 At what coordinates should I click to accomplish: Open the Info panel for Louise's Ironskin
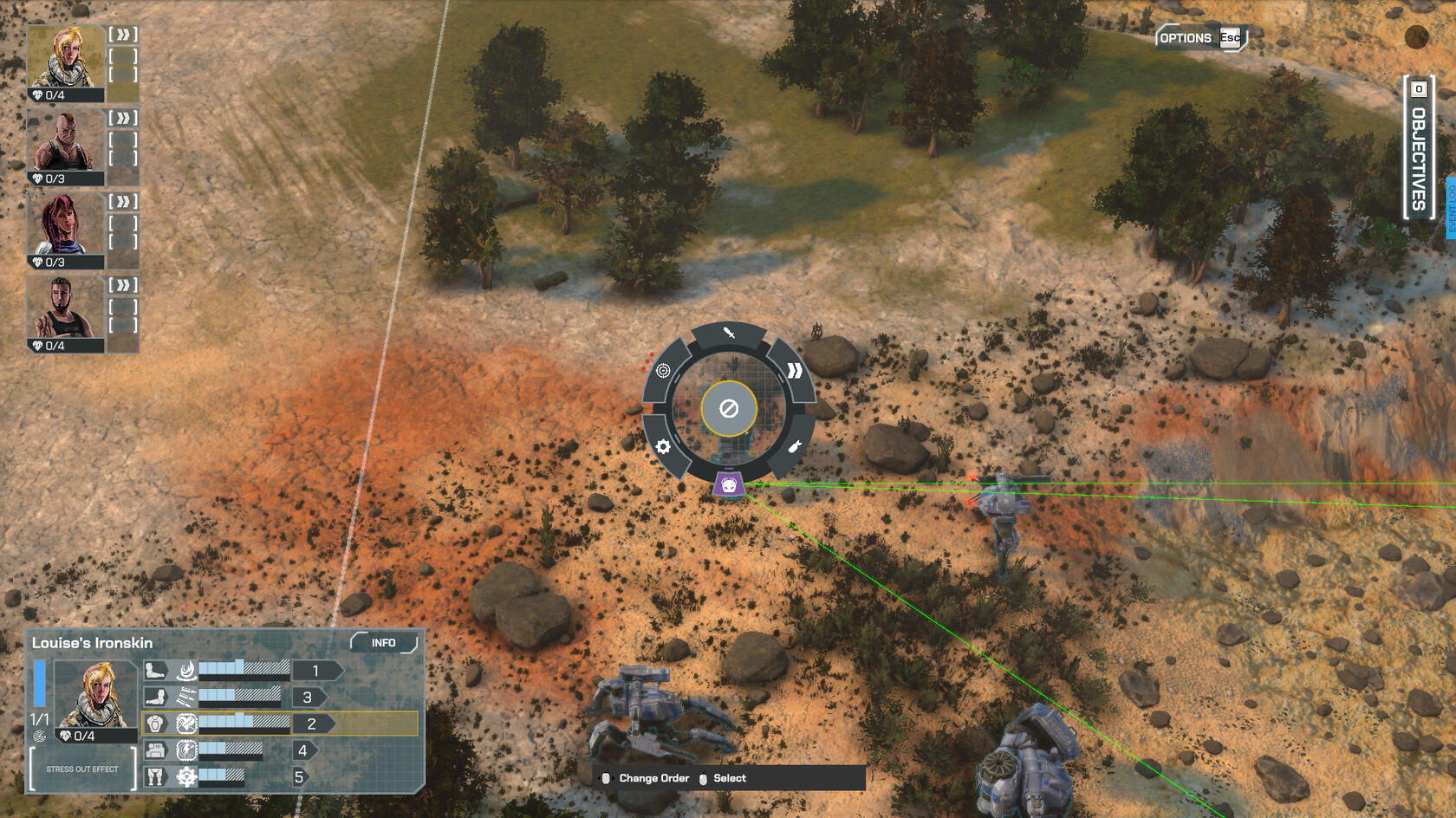(383, 643)
